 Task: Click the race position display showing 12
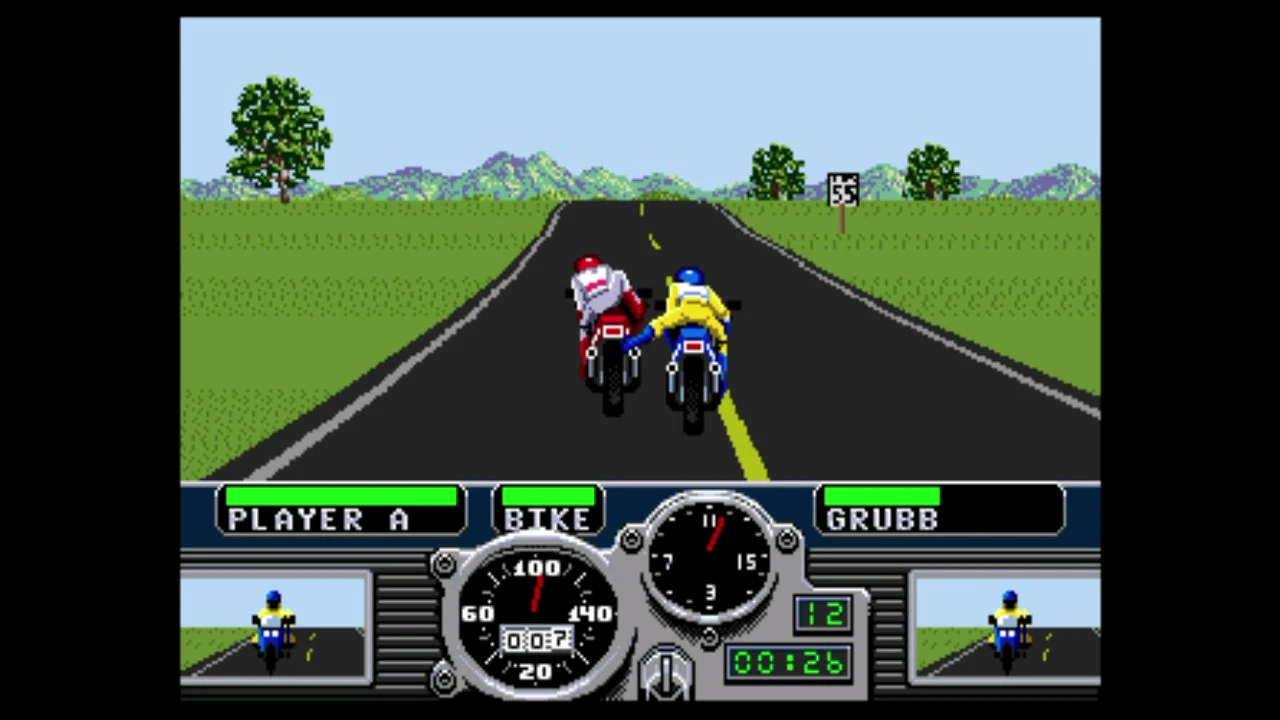pos(822,613)
